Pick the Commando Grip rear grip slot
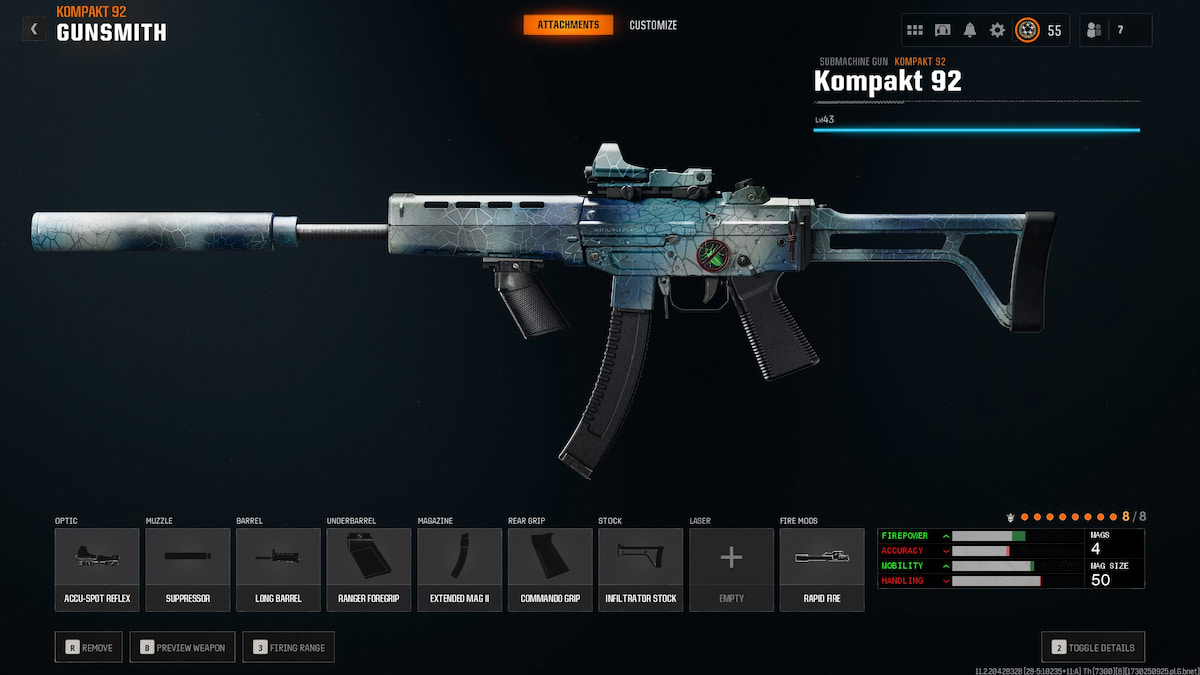Image resolution: width=1200 pixels, height=675 pixels. coord(550,569)
